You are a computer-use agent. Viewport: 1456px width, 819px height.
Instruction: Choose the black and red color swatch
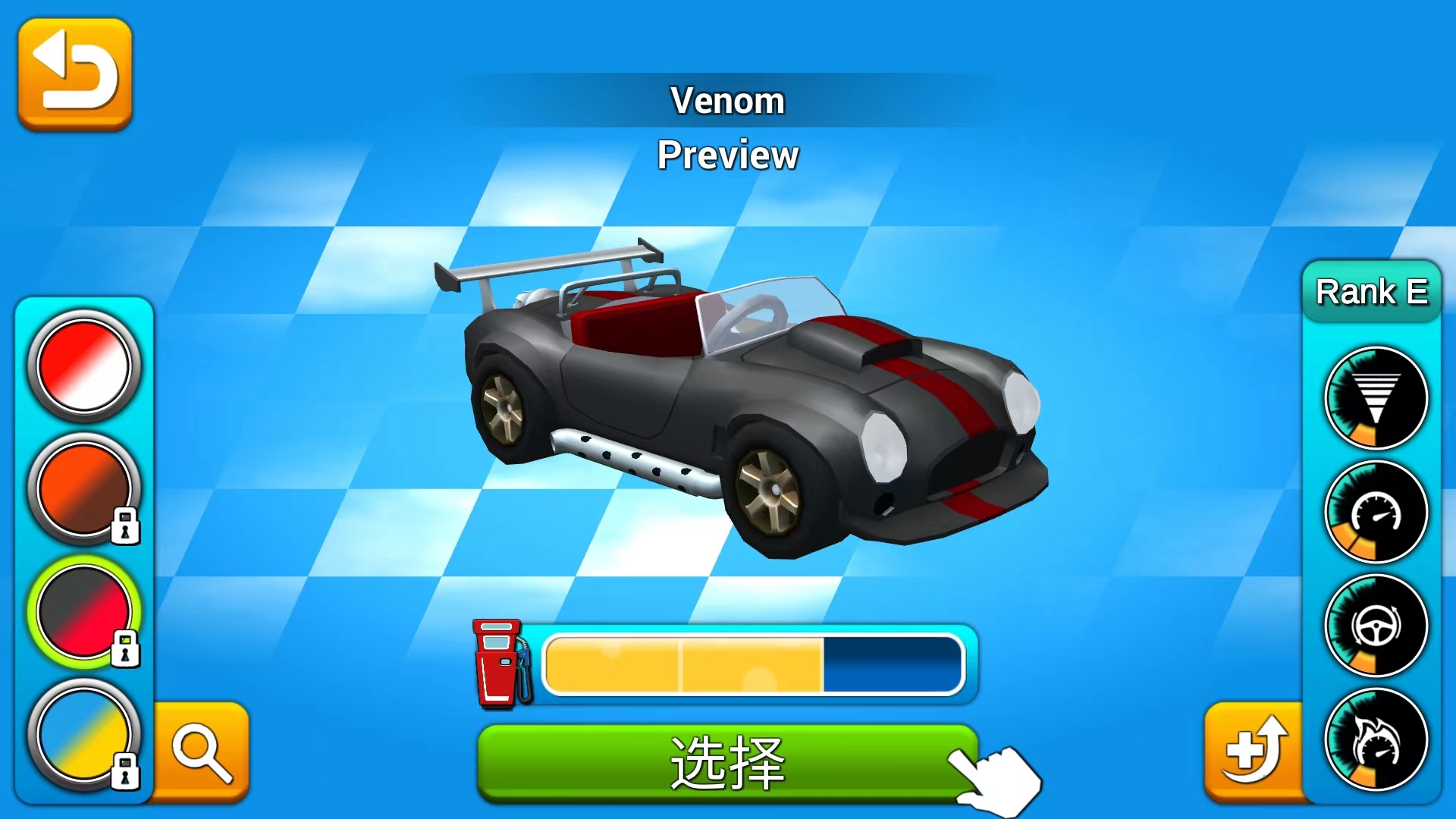click(x=84, y=612)
